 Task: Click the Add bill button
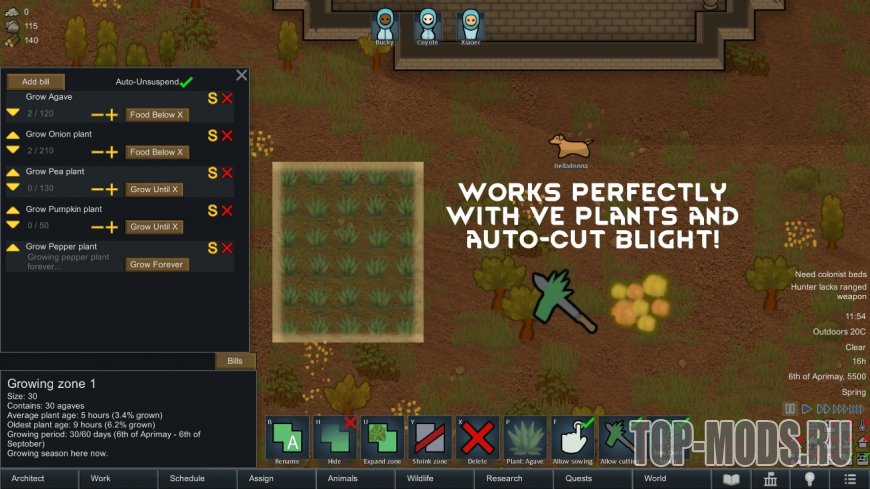(x=36, y=81)
